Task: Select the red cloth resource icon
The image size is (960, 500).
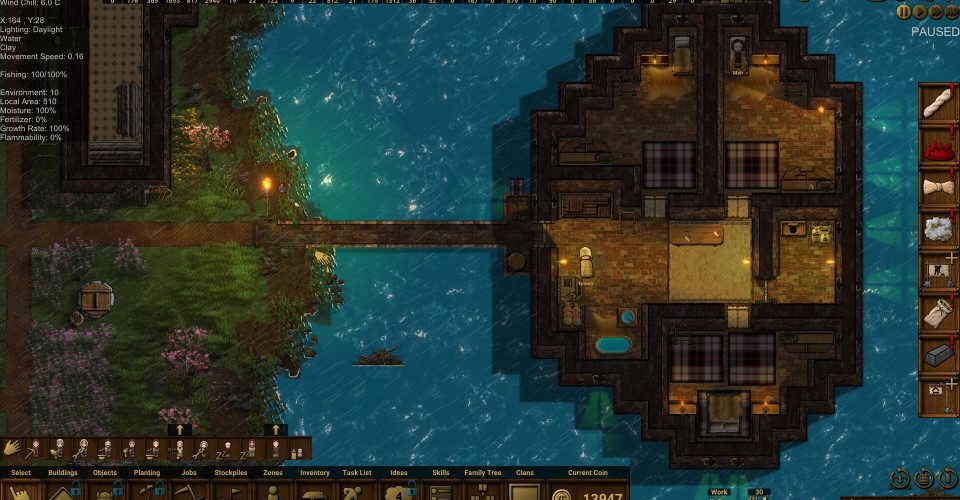Action: coord(937,147)
